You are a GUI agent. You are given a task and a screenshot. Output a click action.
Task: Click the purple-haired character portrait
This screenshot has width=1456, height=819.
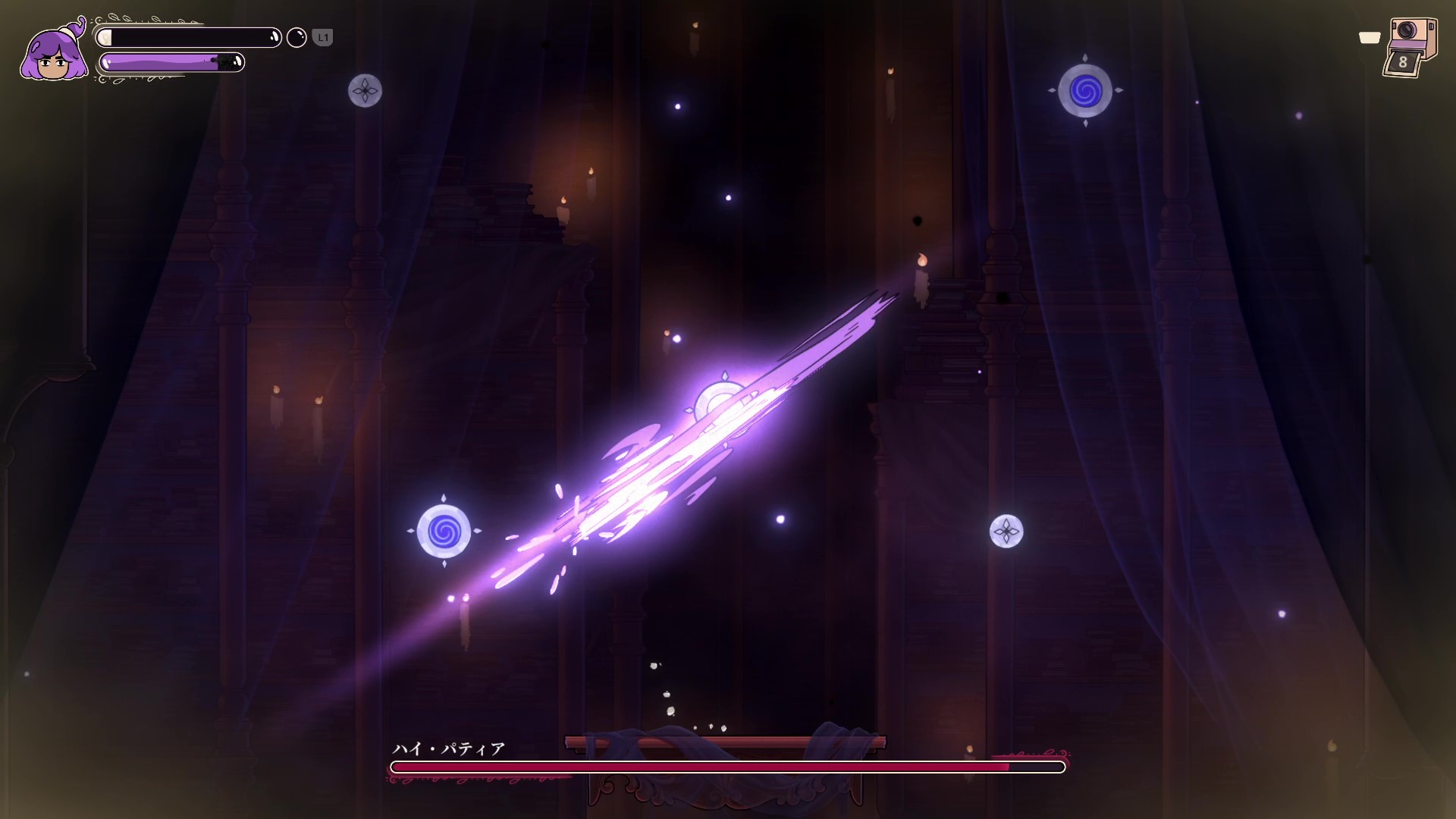(54, 51)
